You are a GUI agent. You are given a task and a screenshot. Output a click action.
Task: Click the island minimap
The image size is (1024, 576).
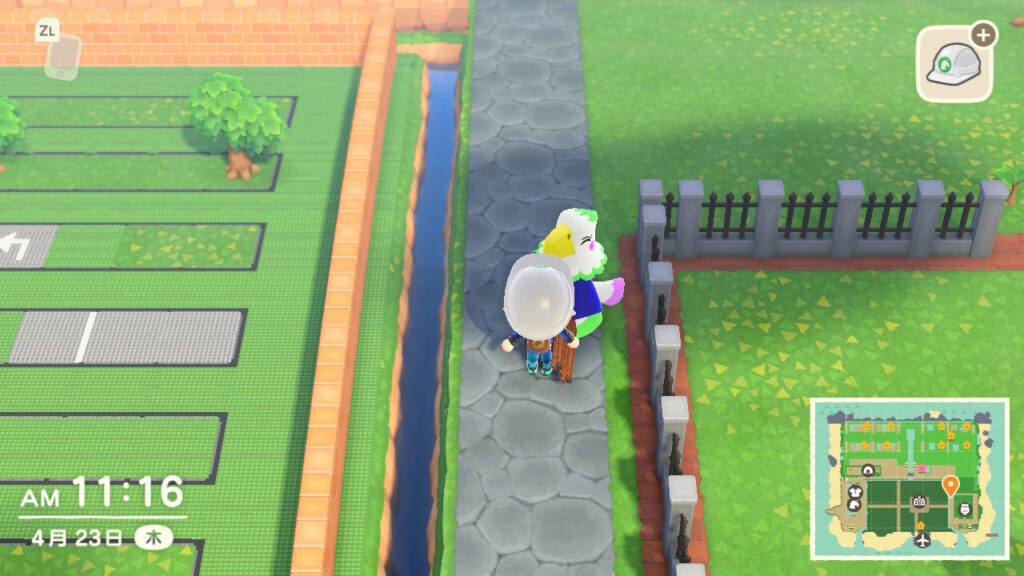[x=908, y=479]
